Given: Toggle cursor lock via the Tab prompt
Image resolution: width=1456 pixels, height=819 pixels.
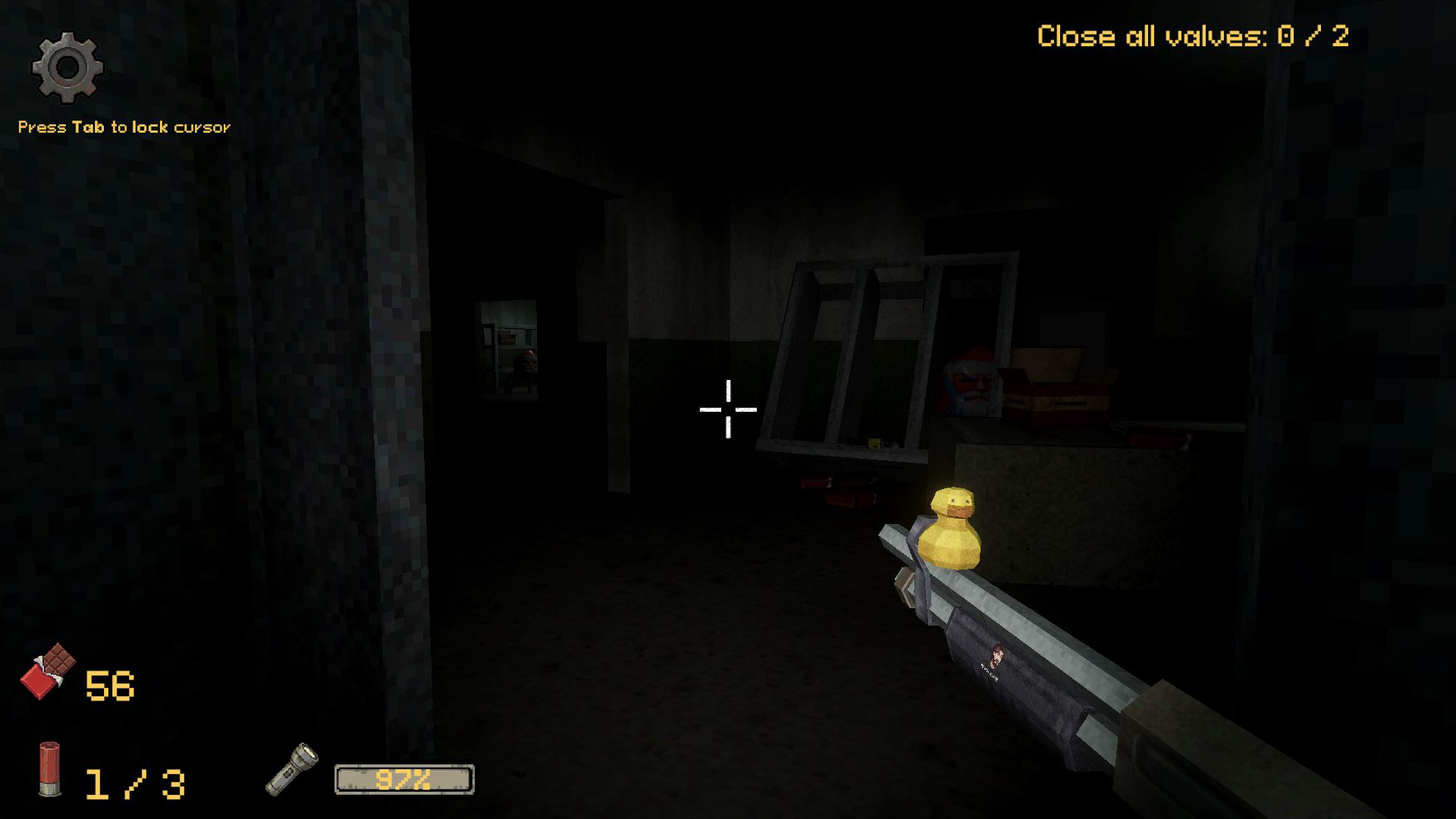Looking at the screenshot, I should [x=124, y=127].
